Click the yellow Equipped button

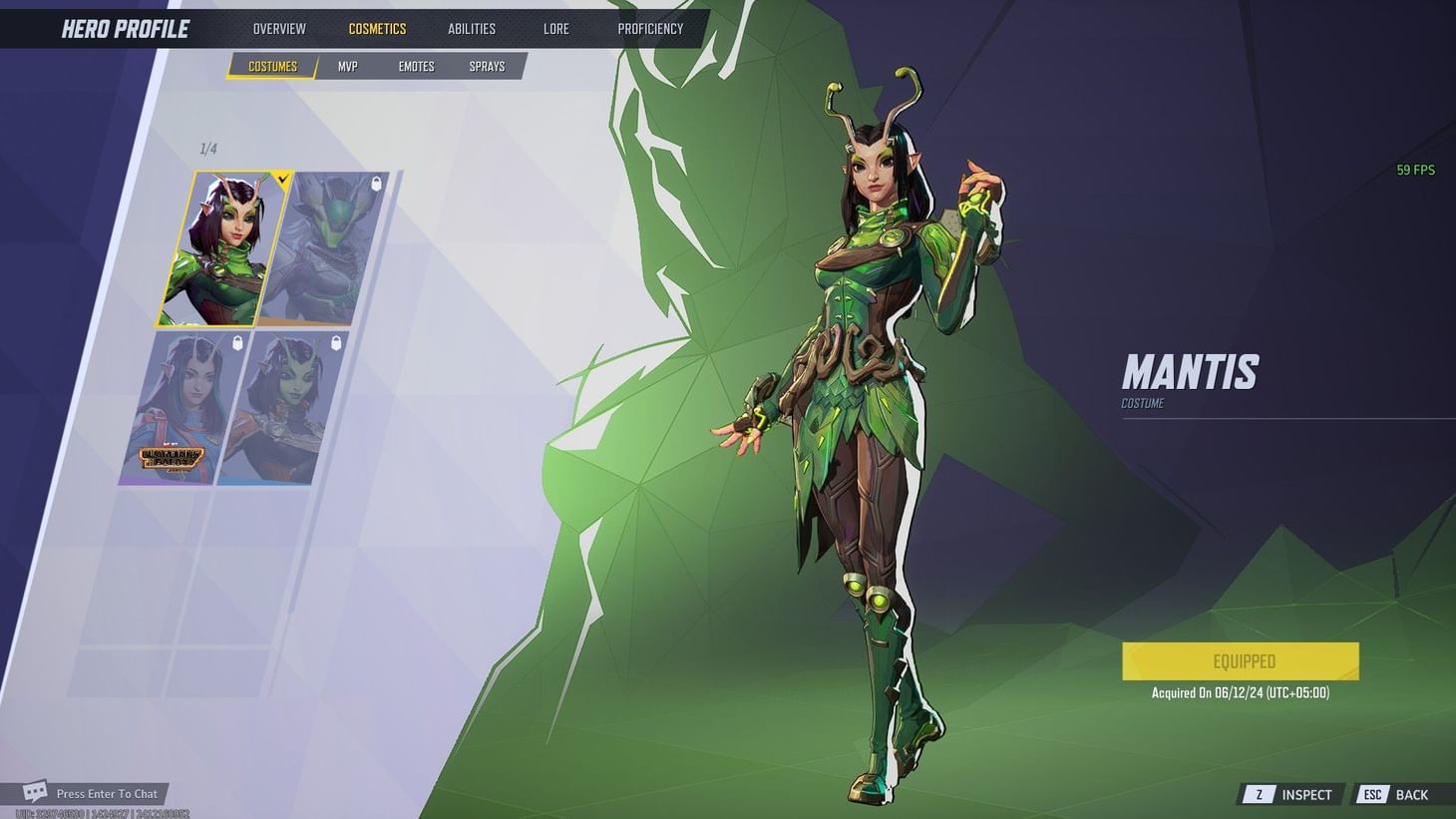coord(1240,660)
